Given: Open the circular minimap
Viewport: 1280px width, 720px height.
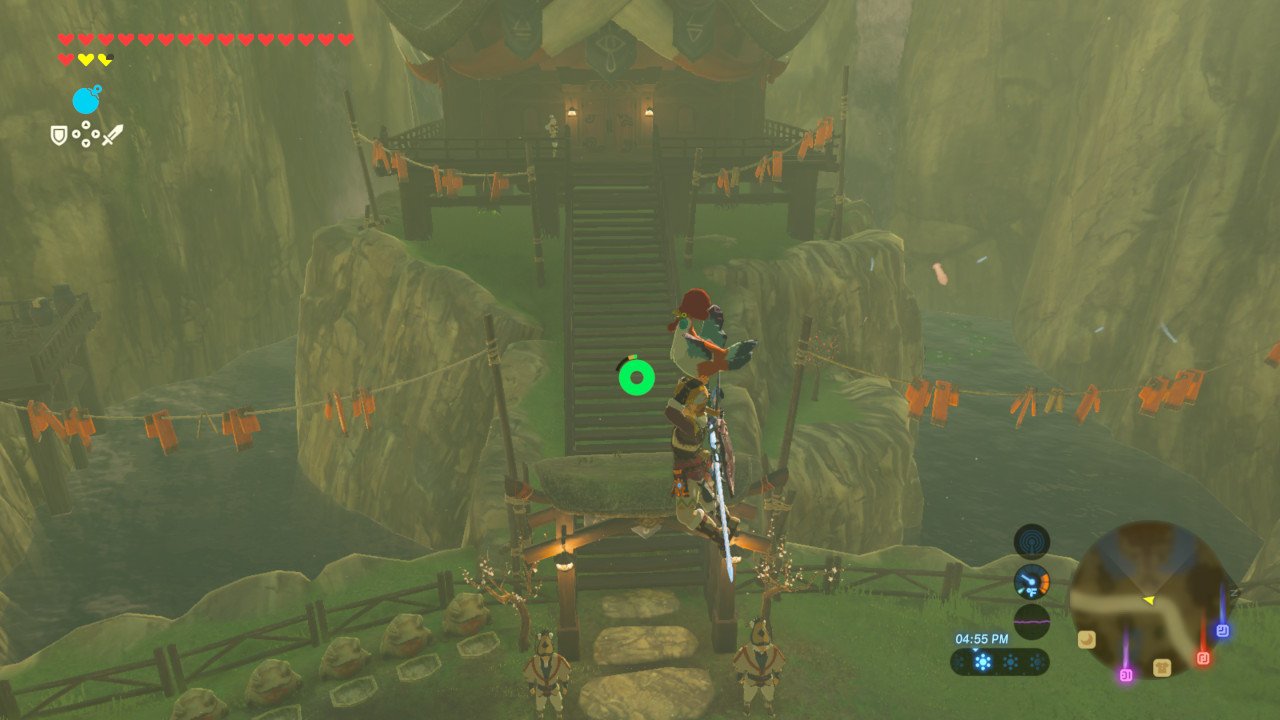Looking at the screenshot, I should pos(1149,598).
